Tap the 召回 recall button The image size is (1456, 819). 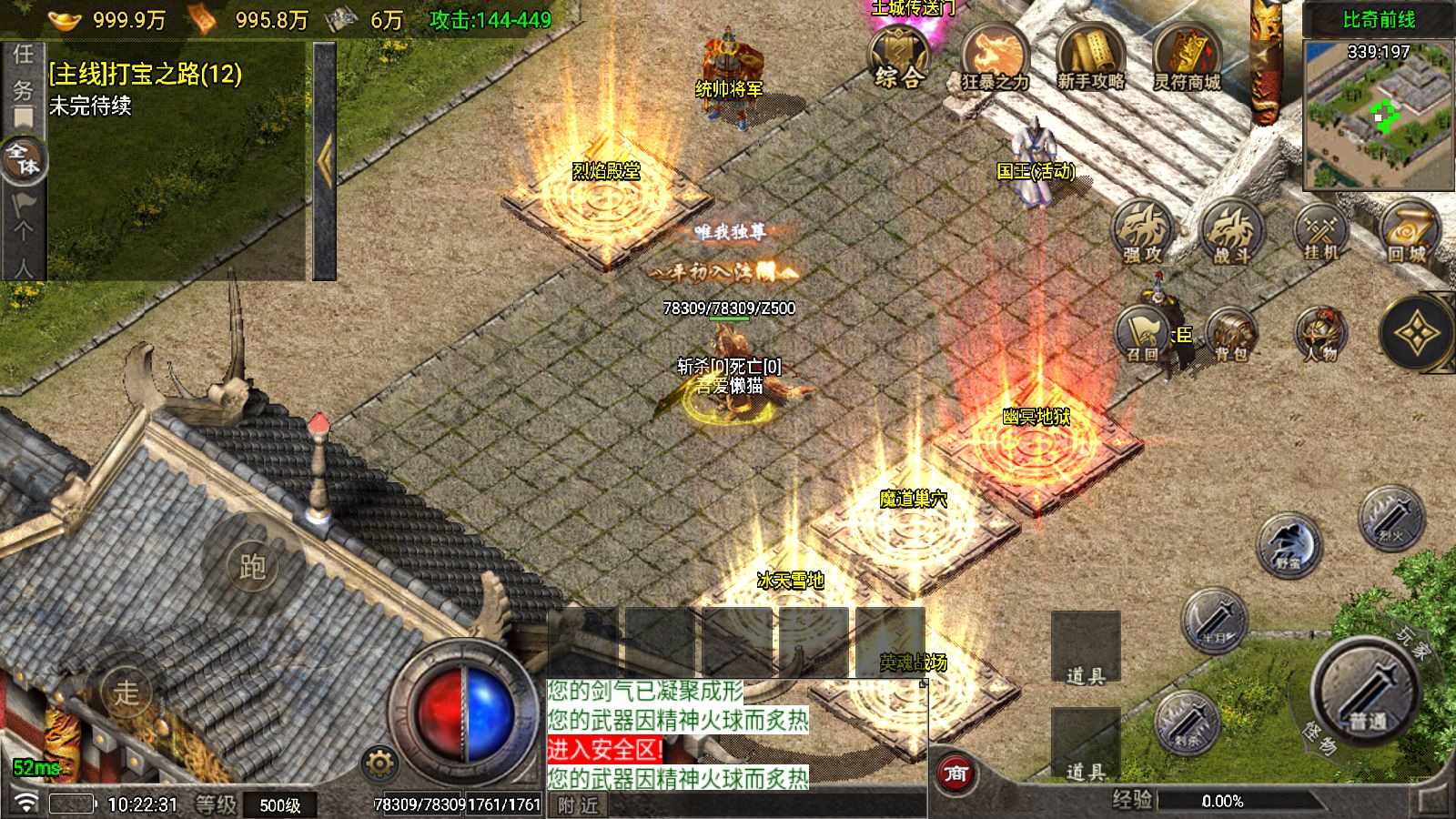click(x=1141, y=334)
